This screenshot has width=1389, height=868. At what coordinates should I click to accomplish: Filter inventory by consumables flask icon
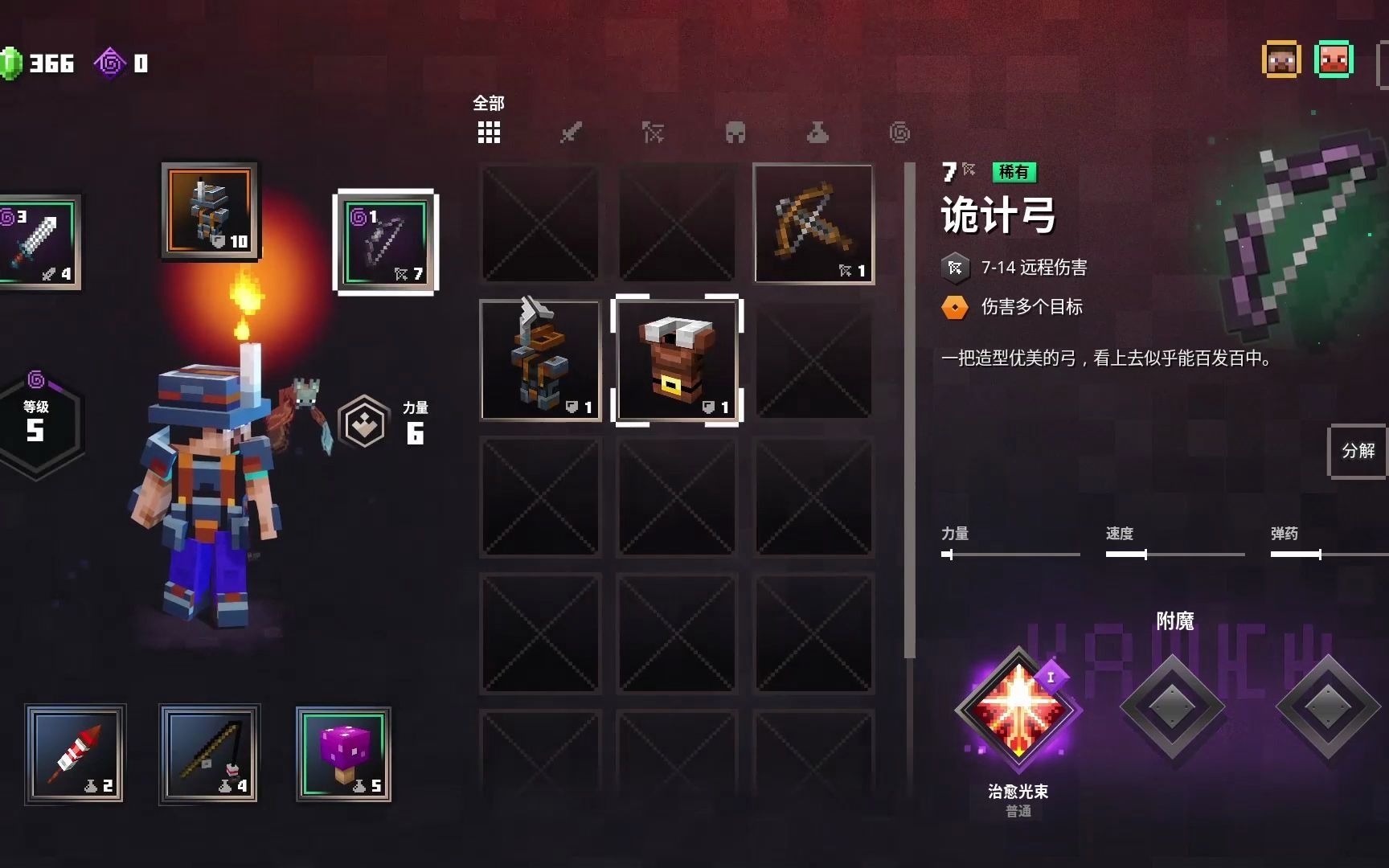tap(817, 133)
